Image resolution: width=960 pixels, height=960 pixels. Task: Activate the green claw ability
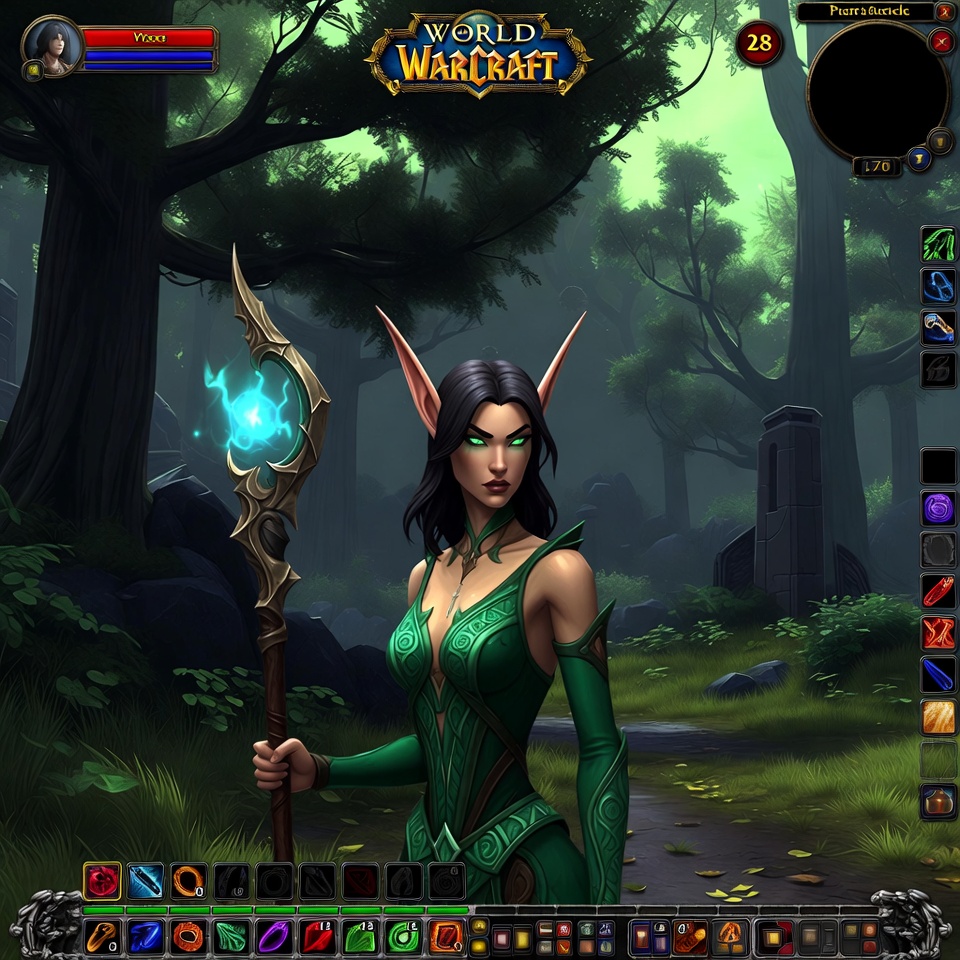938,245
